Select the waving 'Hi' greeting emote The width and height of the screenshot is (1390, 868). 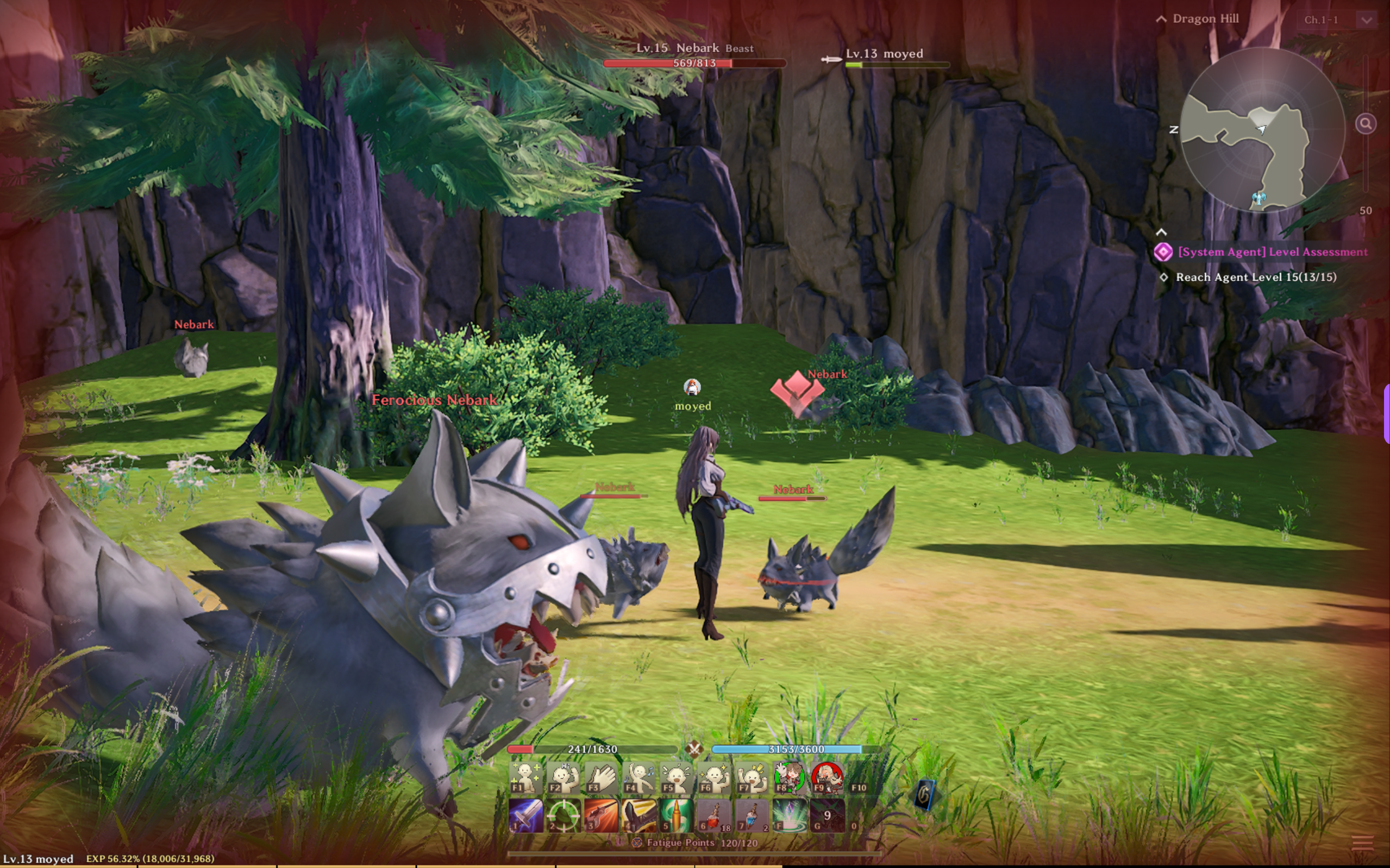(x=563, y=778)
